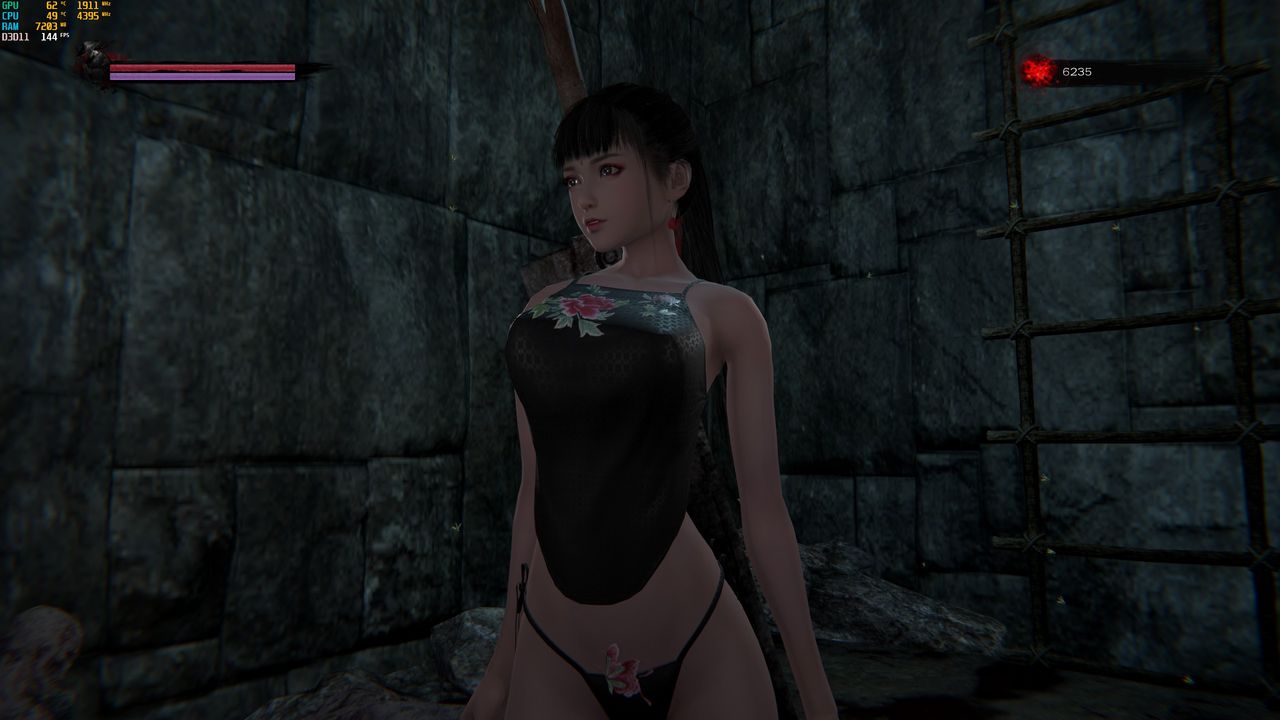This screenshot has width=1280, height=720.
Task: Click the GPU temperature value of 62
Action: point(51,5)
